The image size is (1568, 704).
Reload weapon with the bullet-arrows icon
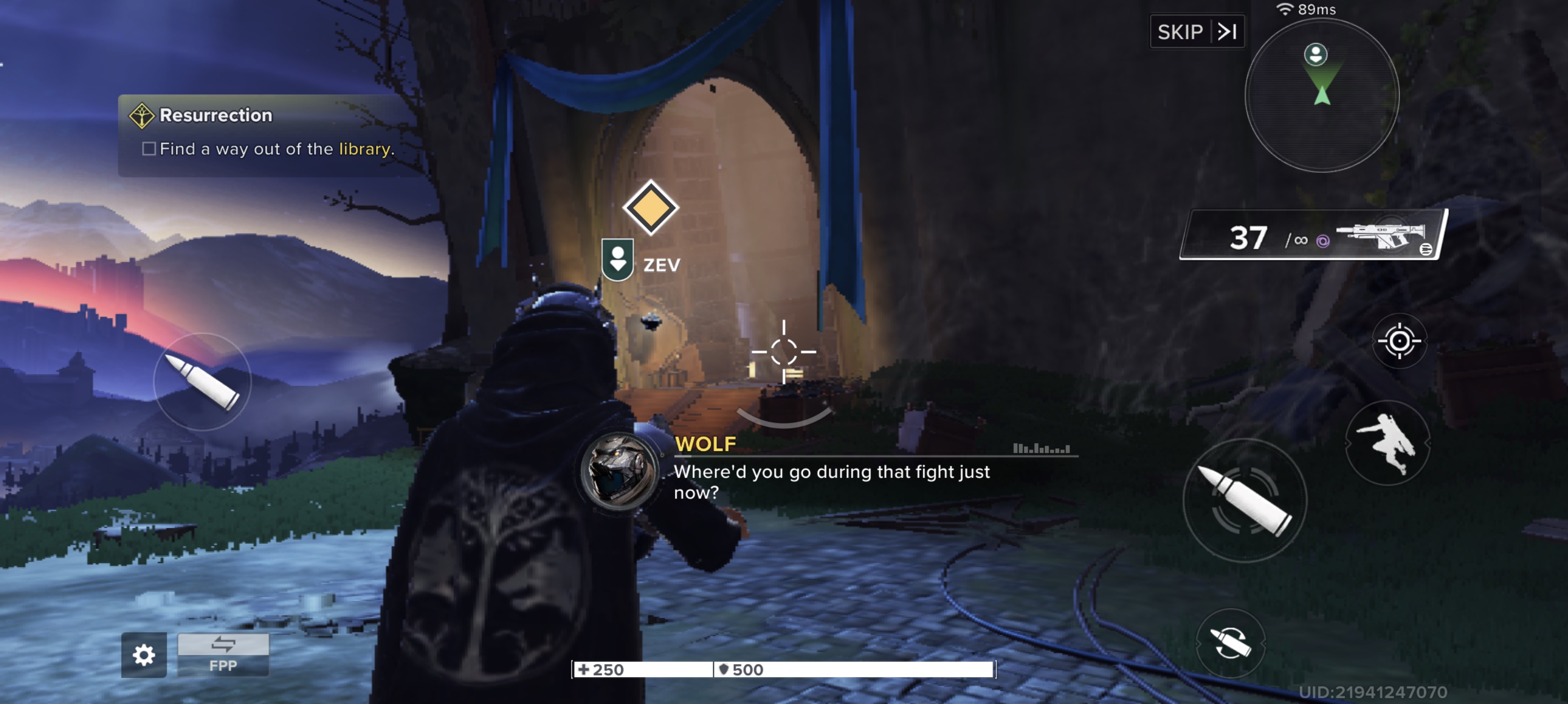click(1230, 643)
